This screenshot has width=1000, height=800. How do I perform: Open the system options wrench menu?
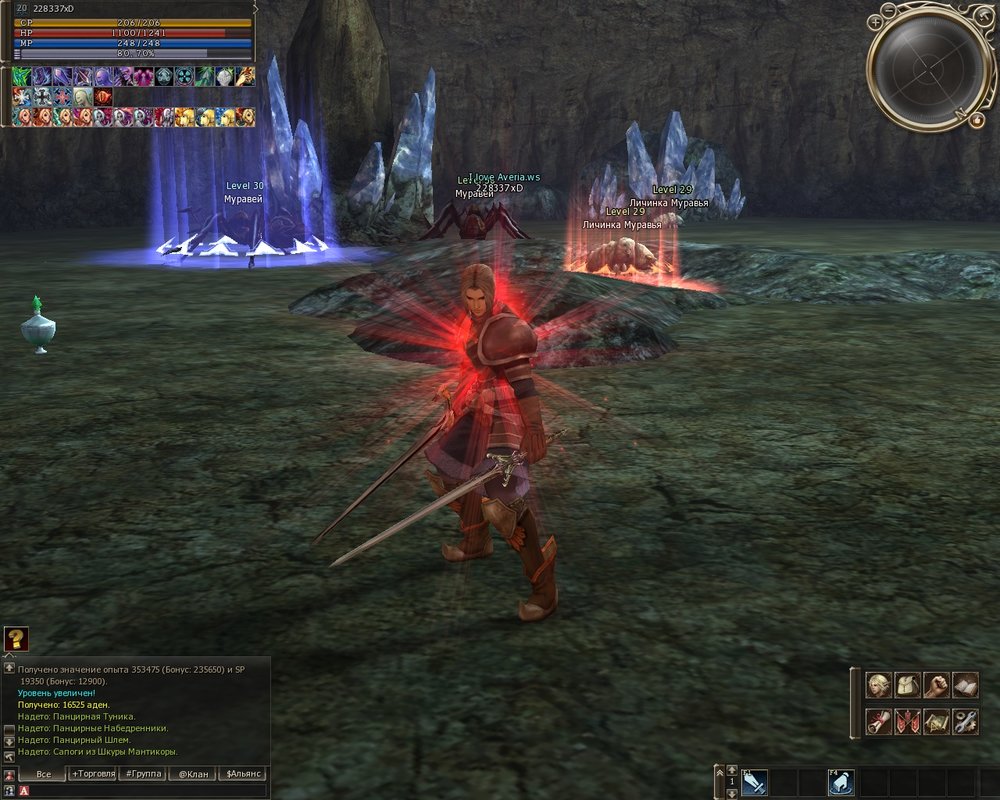coord(965,721)
